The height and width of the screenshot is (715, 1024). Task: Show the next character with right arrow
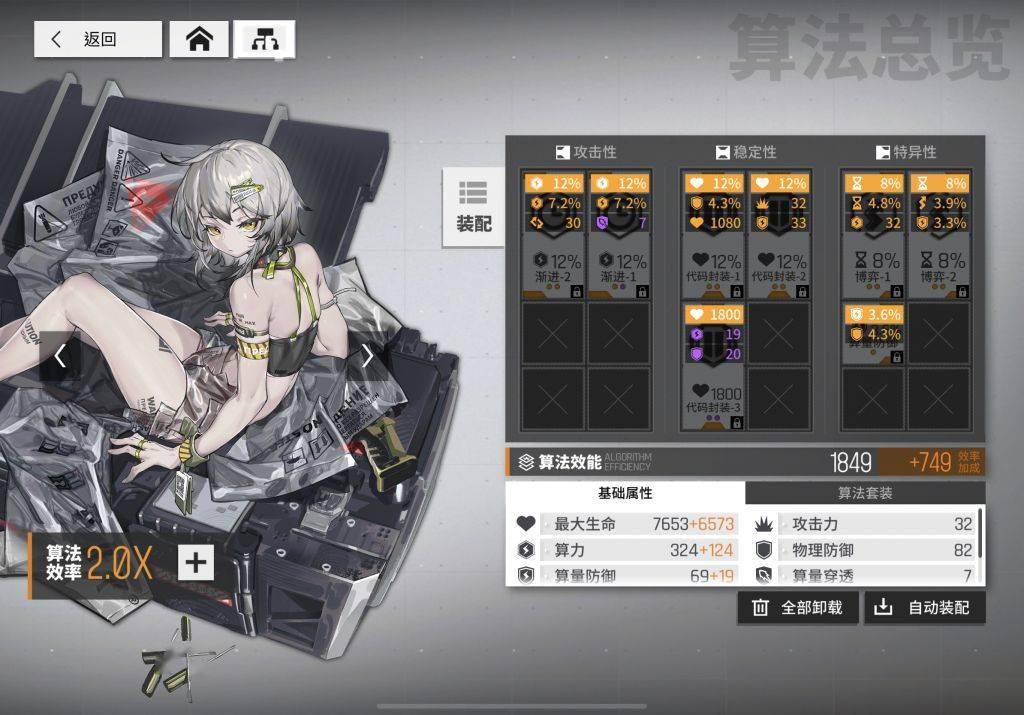tap(367, 355)
